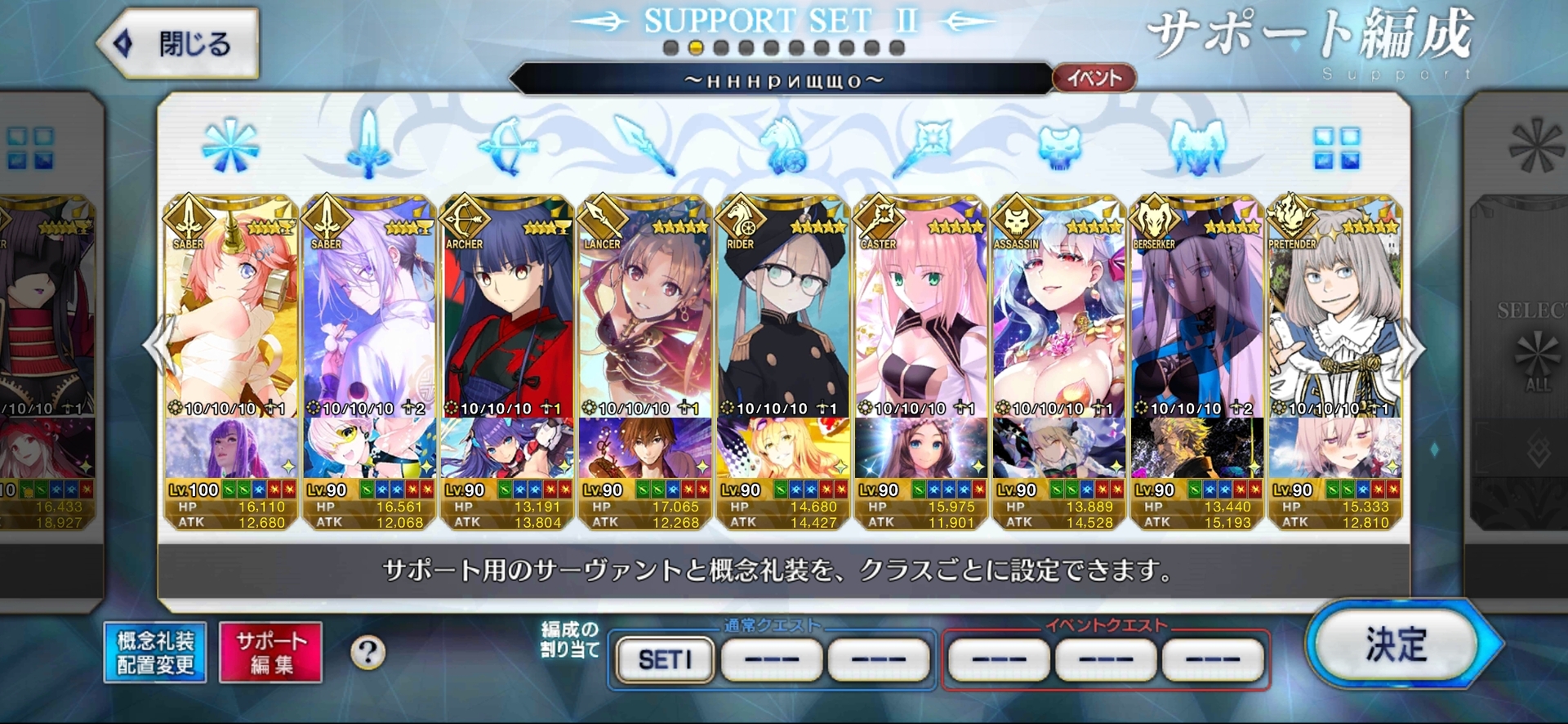Image resolution: width=1568 pixels, height=724 pixels.
Task: Switch to the All classes snowflake icon
Action: click(x=230, y=147)
